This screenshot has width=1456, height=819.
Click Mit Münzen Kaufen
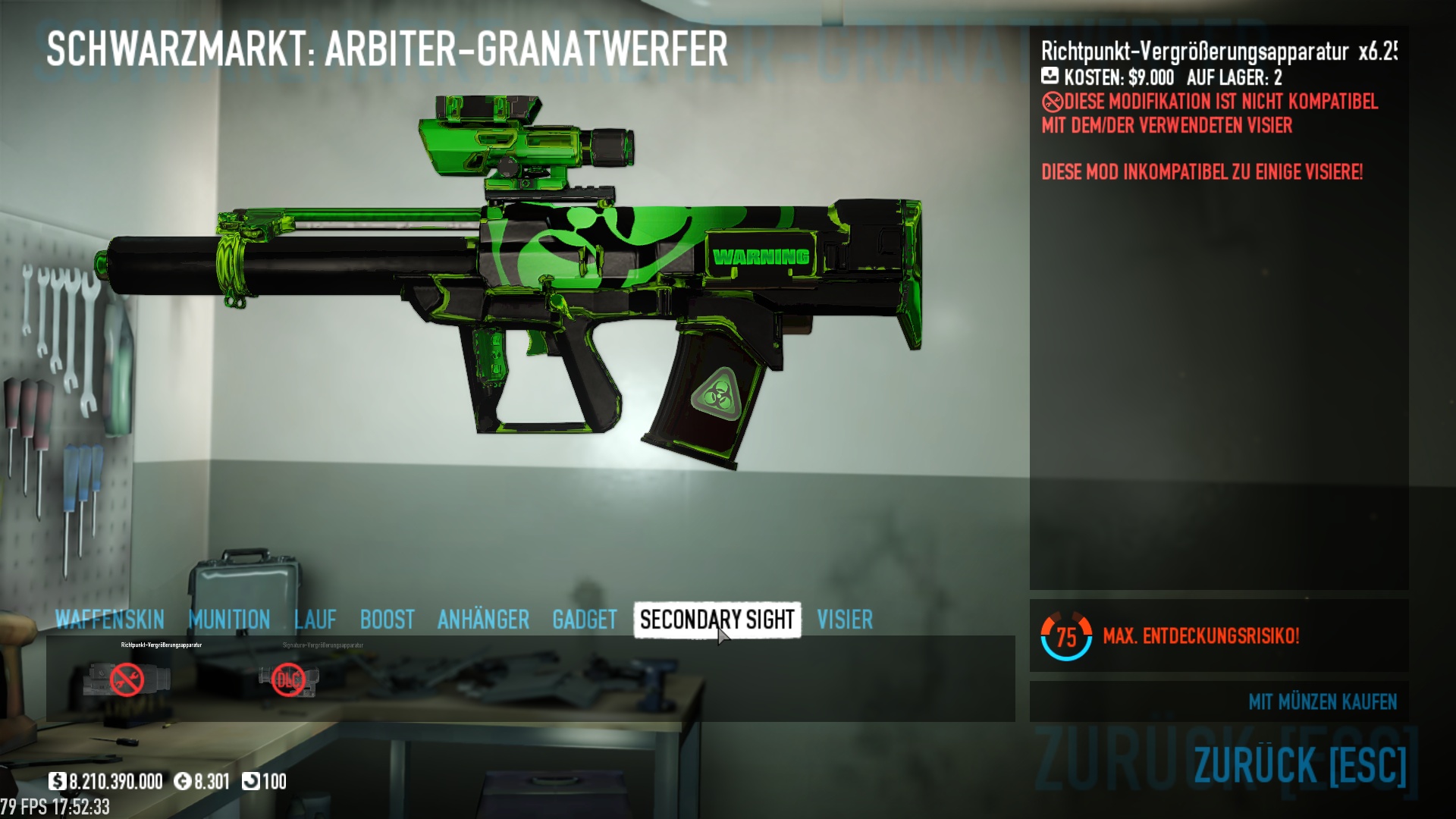pyautogui.click(x=1322, y=702)
